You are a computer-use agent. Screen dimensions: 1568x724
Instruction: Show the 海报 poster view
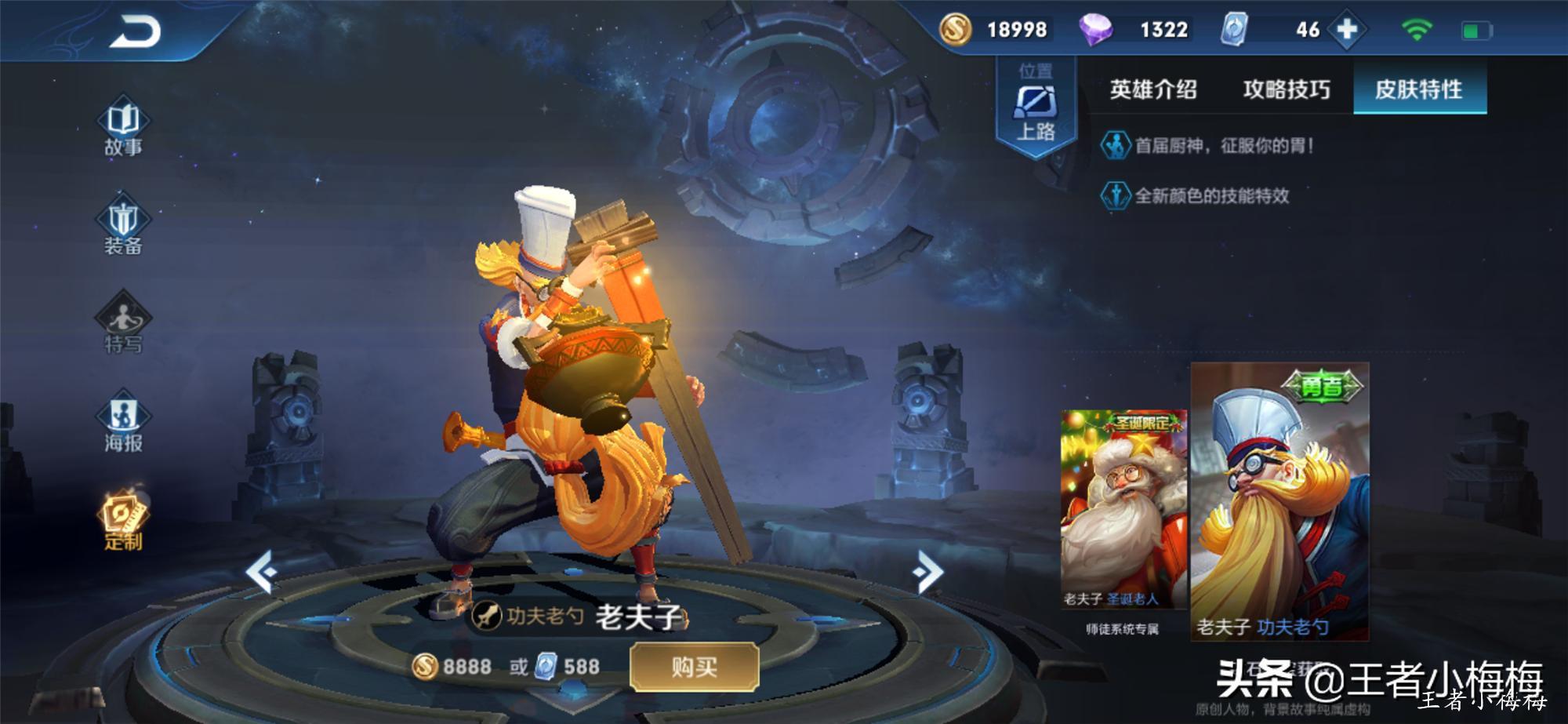click(123, 424)
